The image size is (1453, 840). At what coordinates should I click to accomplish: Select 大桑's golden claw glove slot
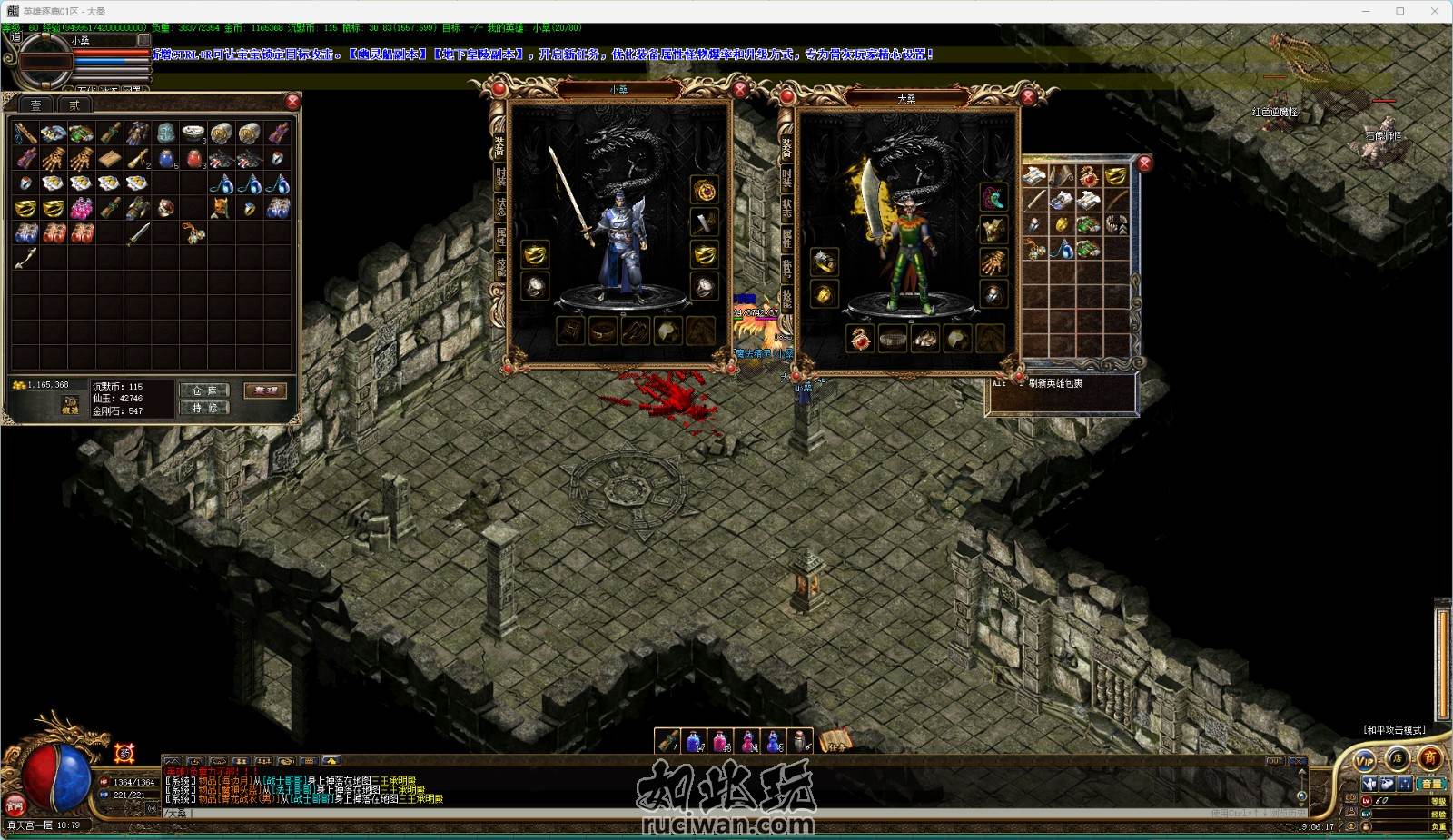[x=993, y=262]
